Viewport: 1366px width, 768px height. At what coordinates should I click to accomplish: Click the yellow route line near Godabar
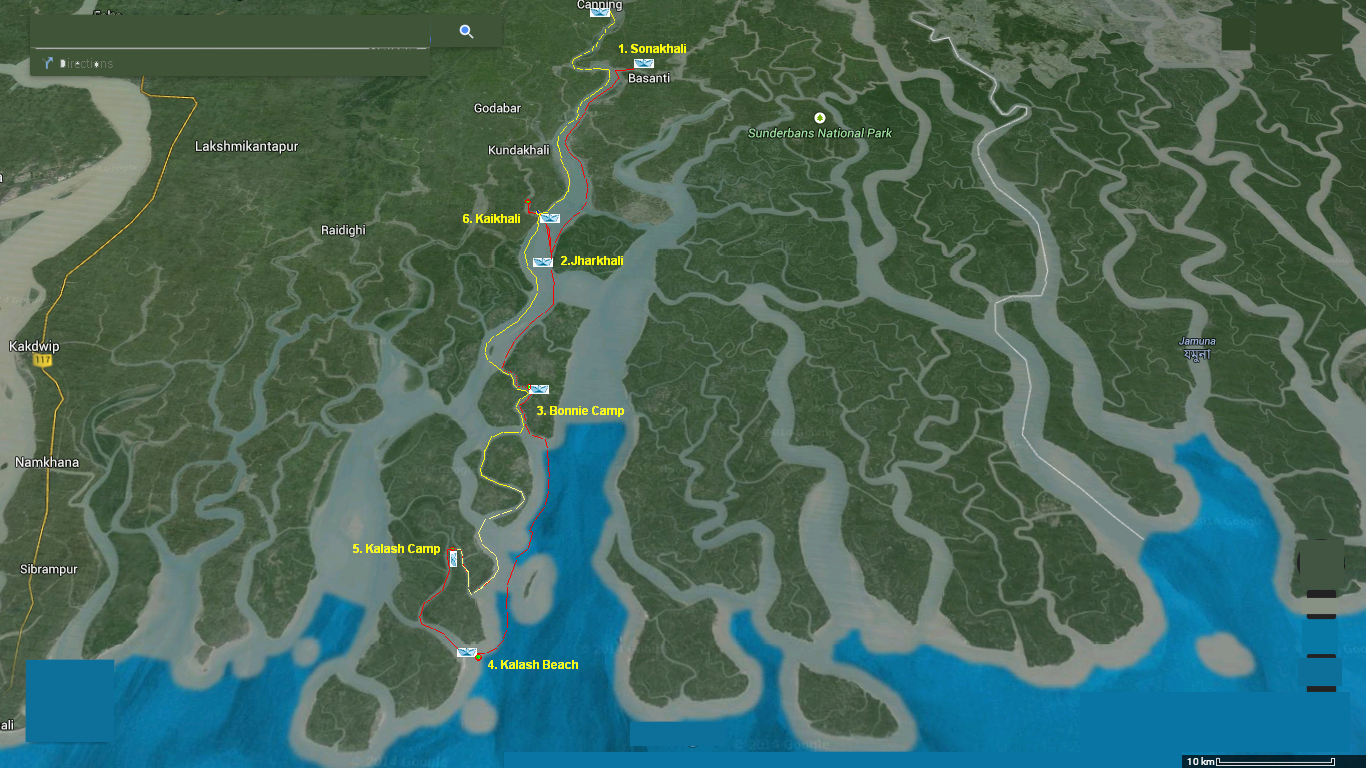[x=578, y=110]
